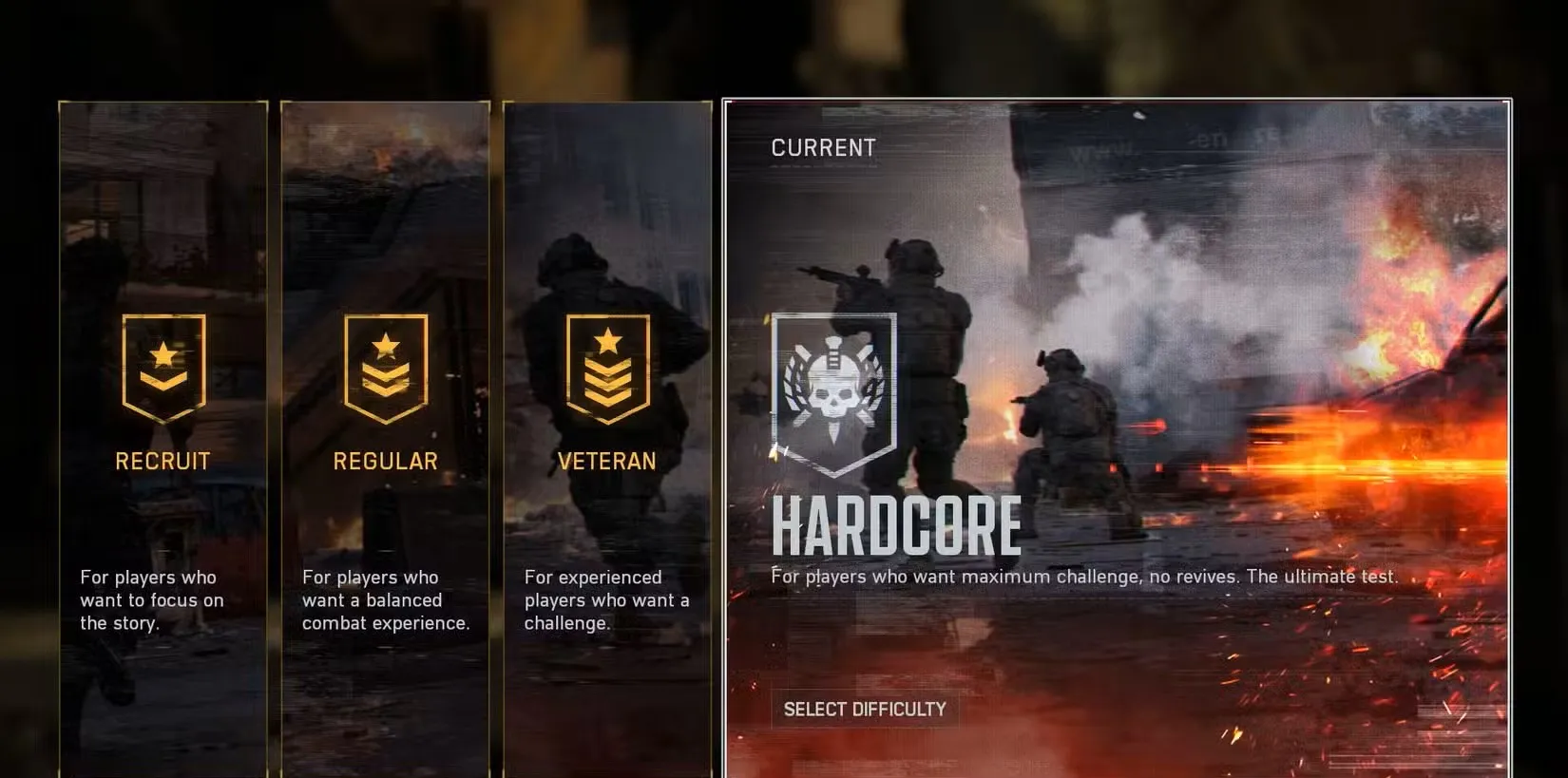
Task: Click the Regular chevron rank badge
Action: 385,370
